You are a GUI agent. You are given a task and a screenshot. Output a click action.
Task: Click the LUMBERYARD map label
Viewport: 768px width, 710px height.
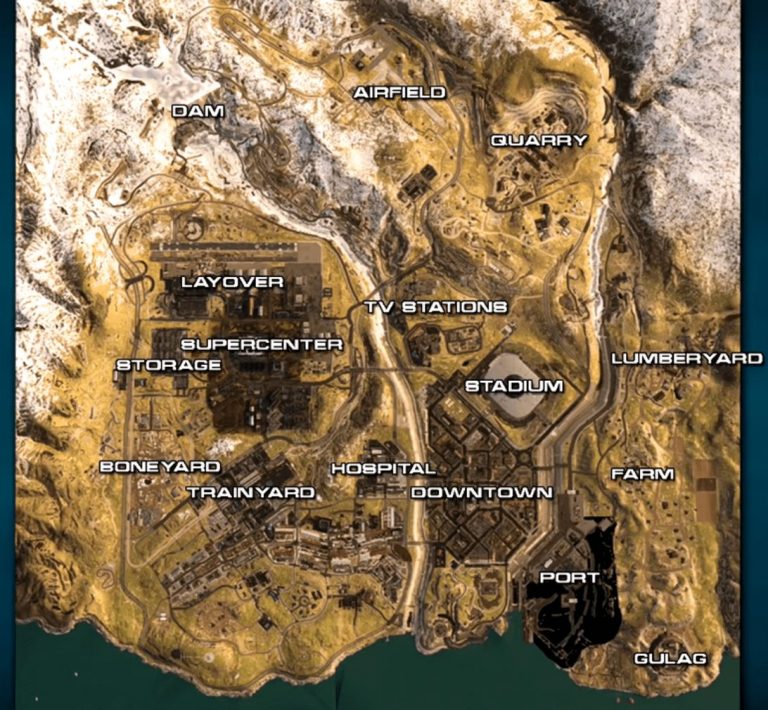point(686,358)
